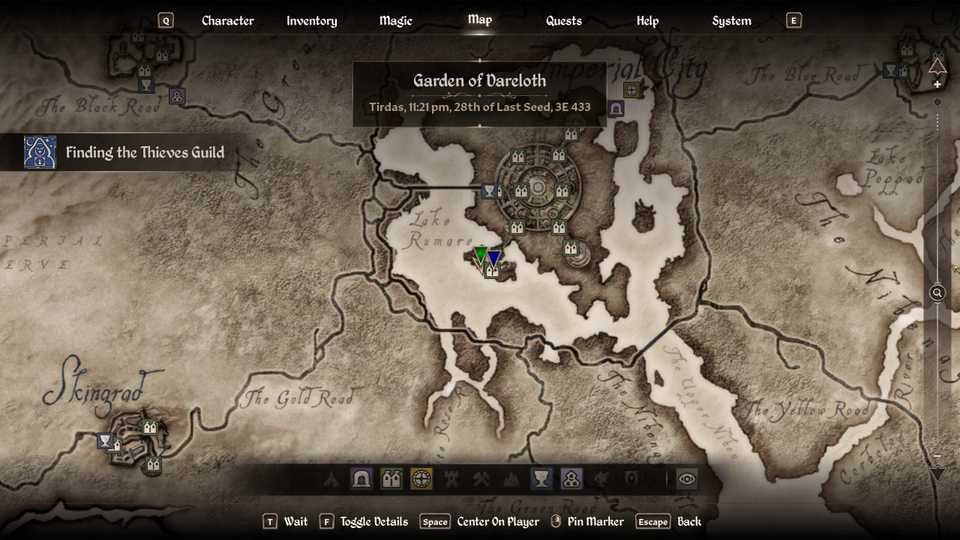Toggle the crossed pickaxes mine filter
The image size is (960, 540).
[481, 479]
